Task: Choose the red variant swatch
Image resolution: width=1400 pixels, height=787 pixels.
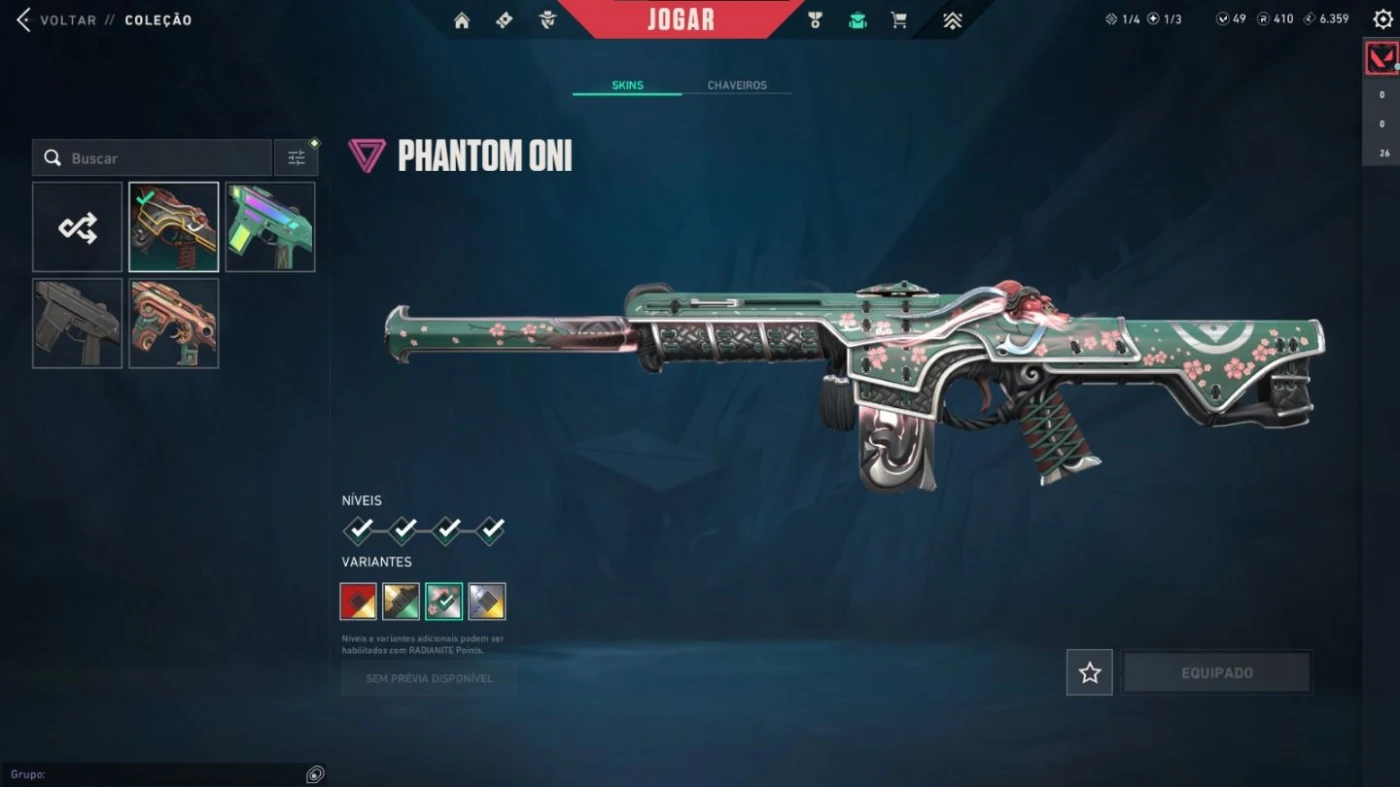Action: click(358, 601)
